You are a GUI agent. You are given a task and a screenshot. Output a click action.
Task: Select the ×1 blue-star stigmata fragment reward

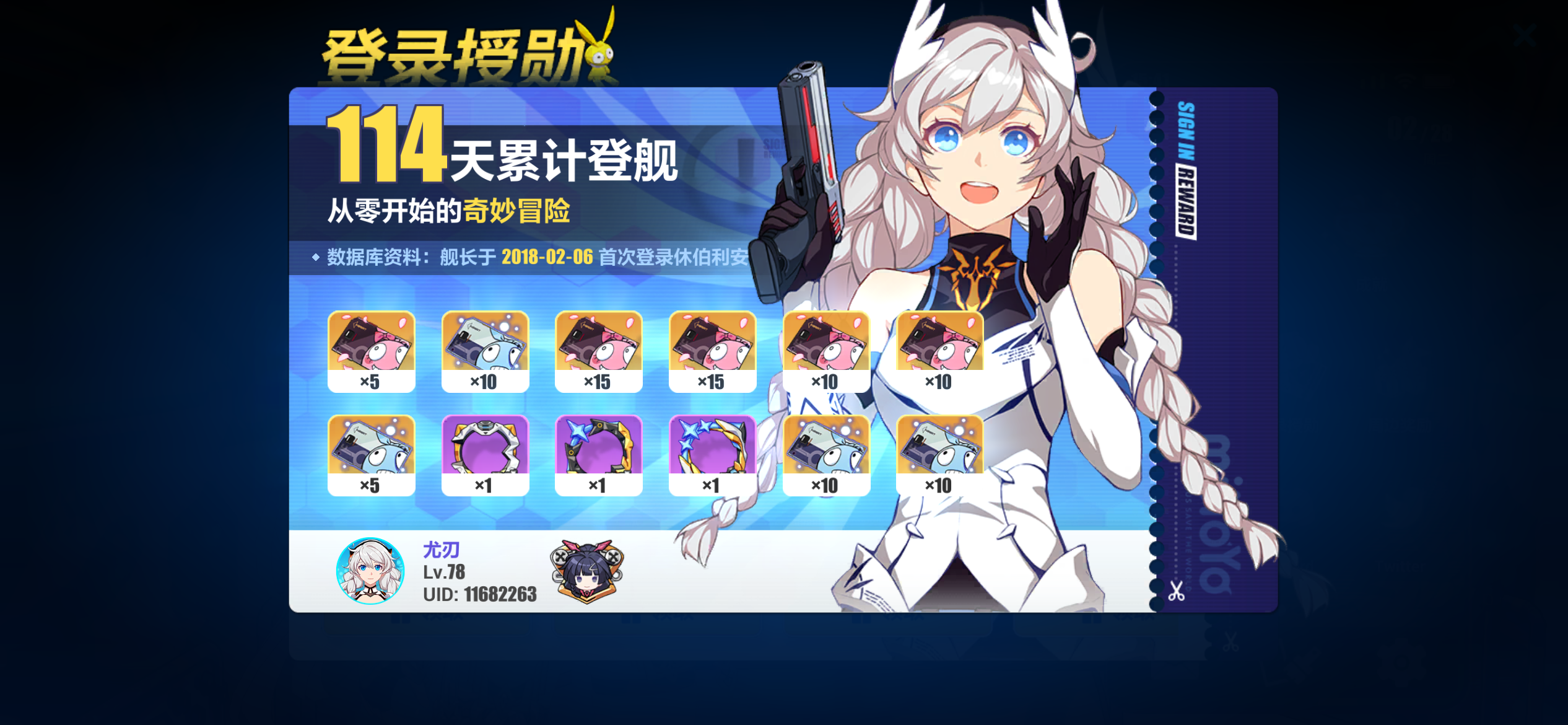coord(598,449)
